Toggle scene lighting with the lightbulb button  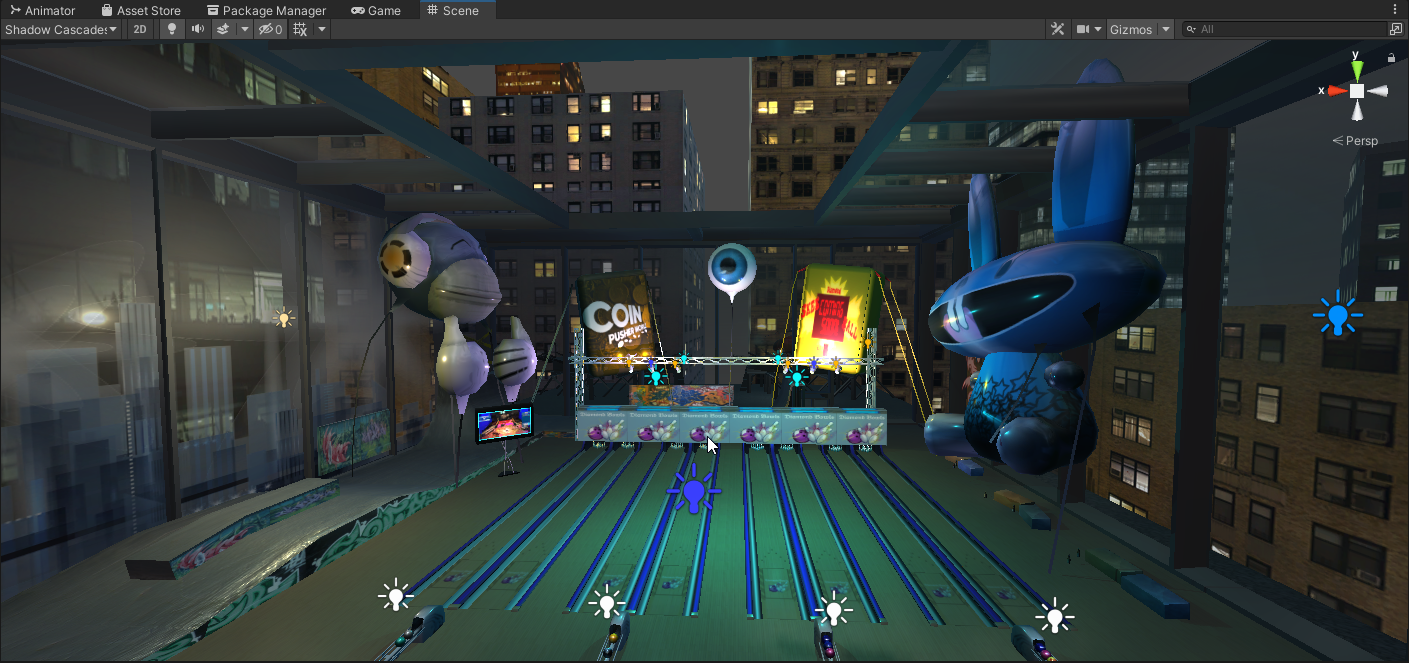coord(171,29)
